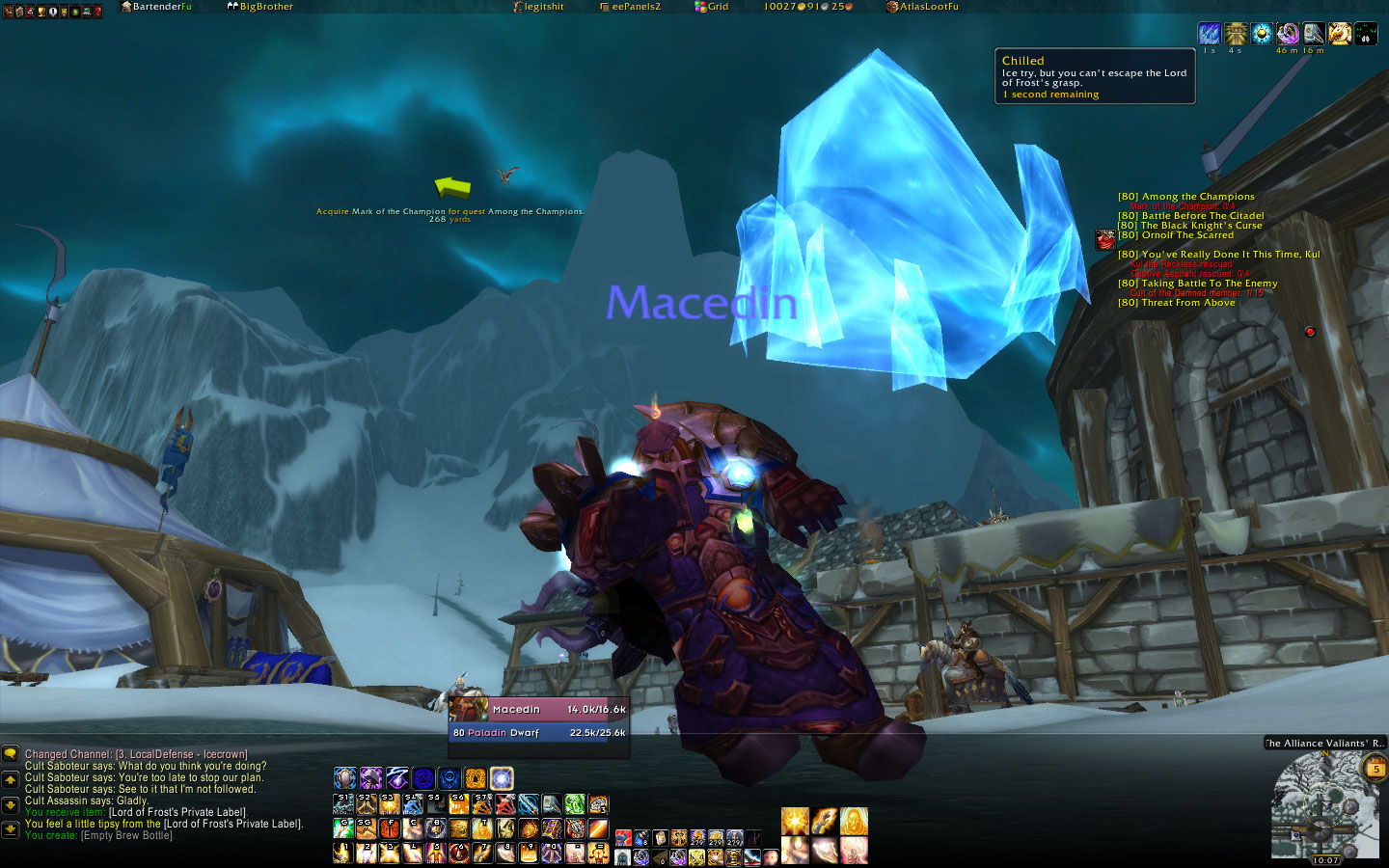Open the chat menu speech bubble button
1389x868 pixels.
[11, 754]
